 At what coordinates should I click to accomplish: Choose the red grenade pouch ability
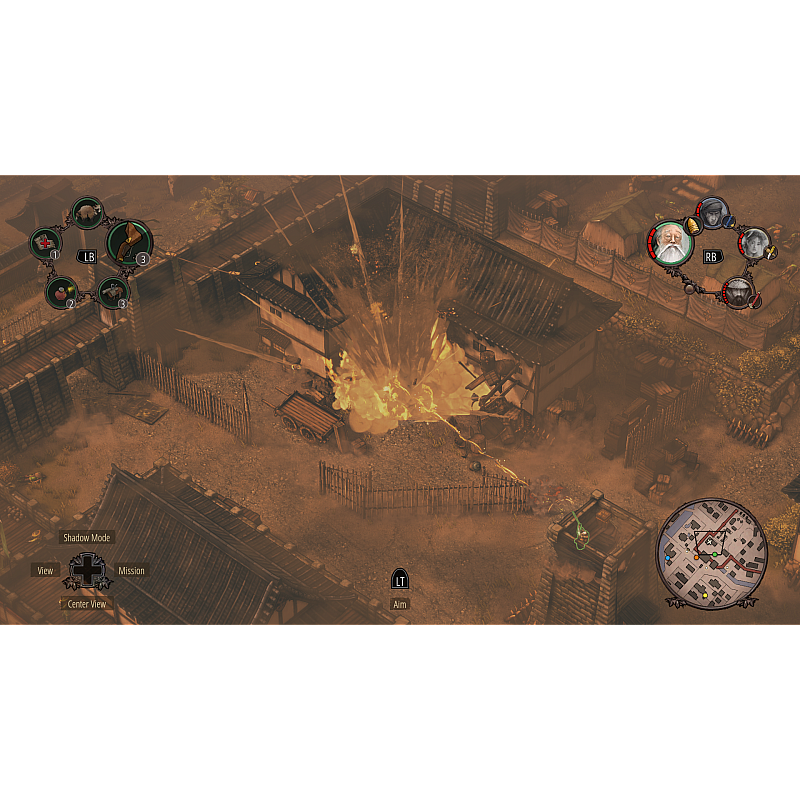click(x=60, y=292)
